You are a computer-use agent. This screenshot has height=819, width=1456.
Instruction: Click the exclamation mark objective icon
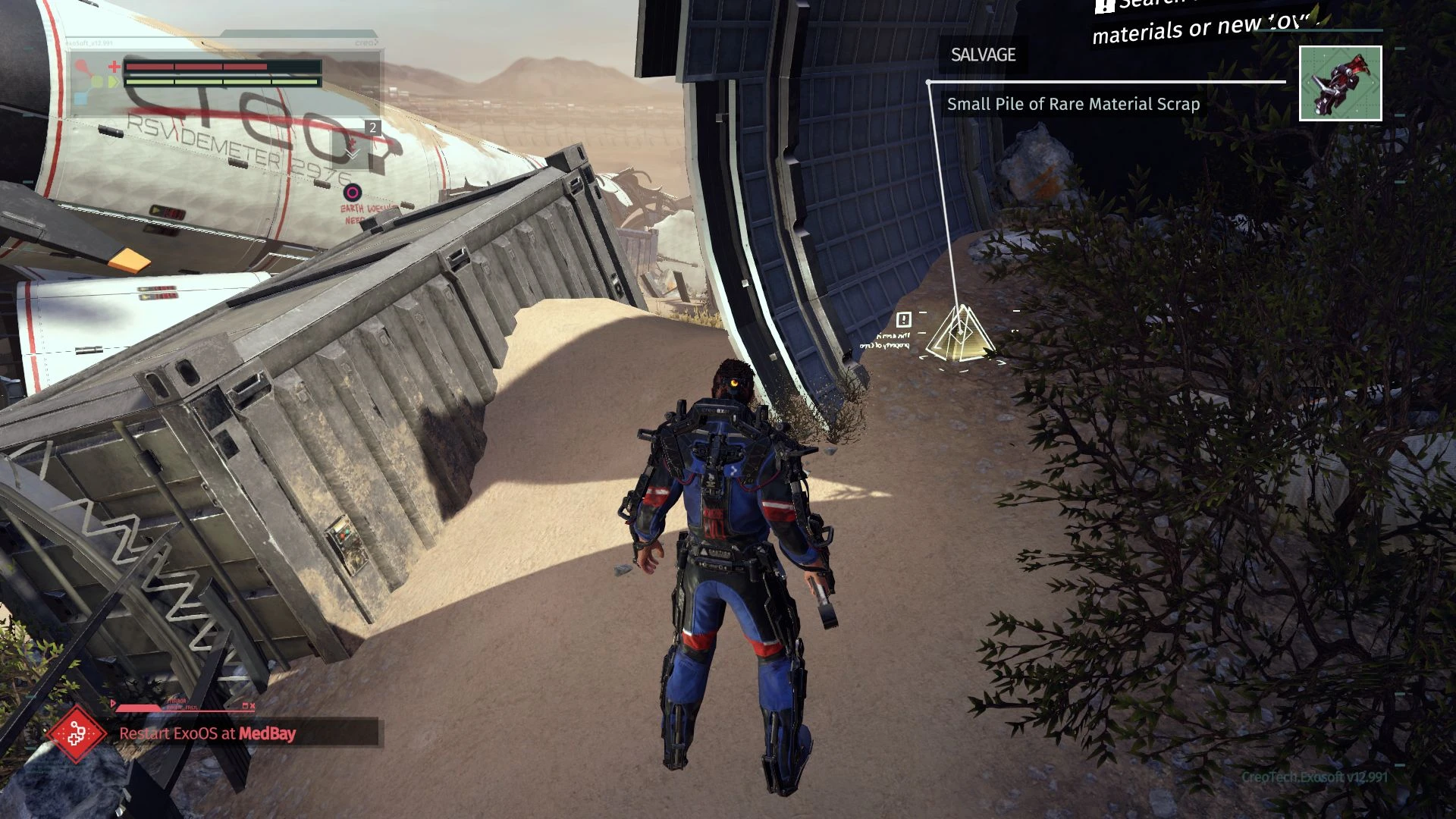tap(902, 320)
